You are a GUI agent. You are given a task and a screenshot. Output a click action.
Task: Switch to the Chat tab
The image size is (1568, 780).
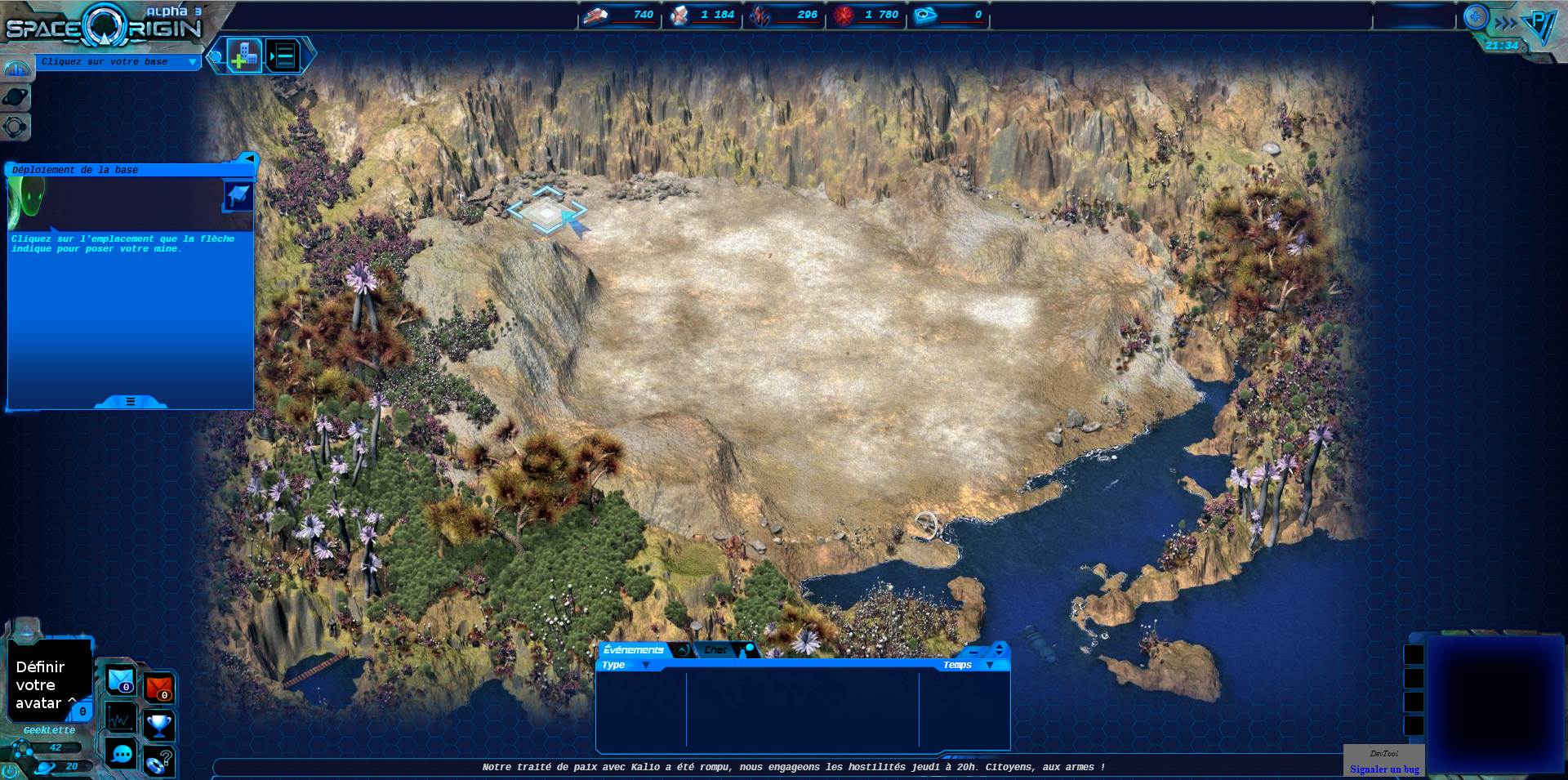(x=716, y=650)
